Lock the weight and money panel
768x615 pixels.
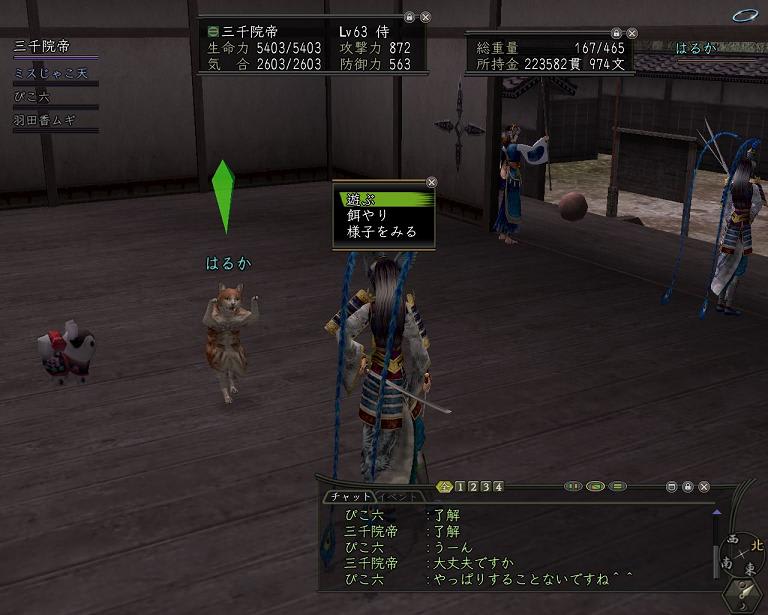pyautogui.click(x=616, y=33)
